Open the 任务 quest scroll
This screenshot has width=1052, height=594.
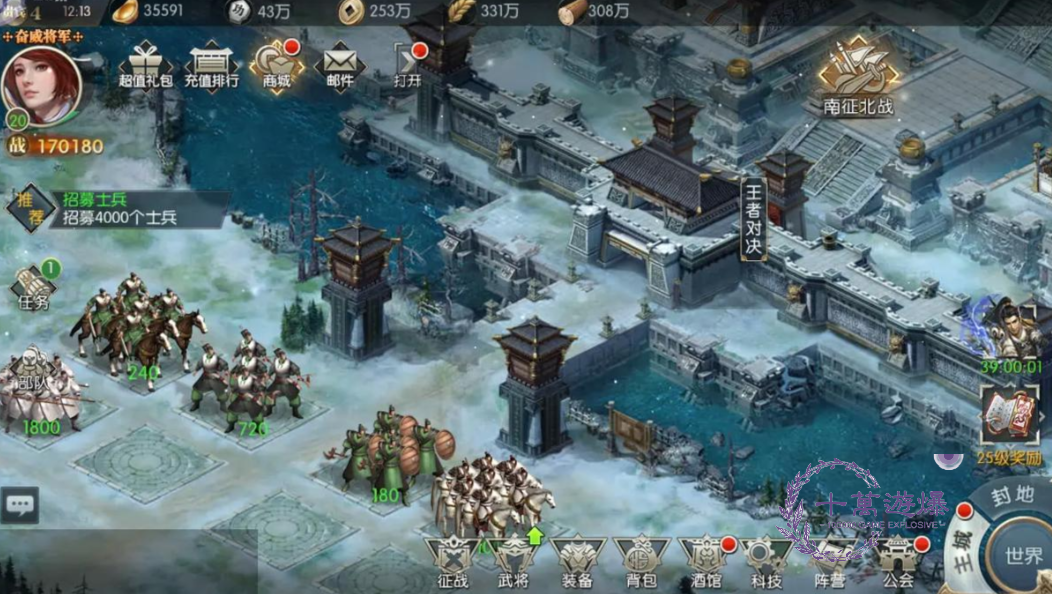tap(33, 287)
